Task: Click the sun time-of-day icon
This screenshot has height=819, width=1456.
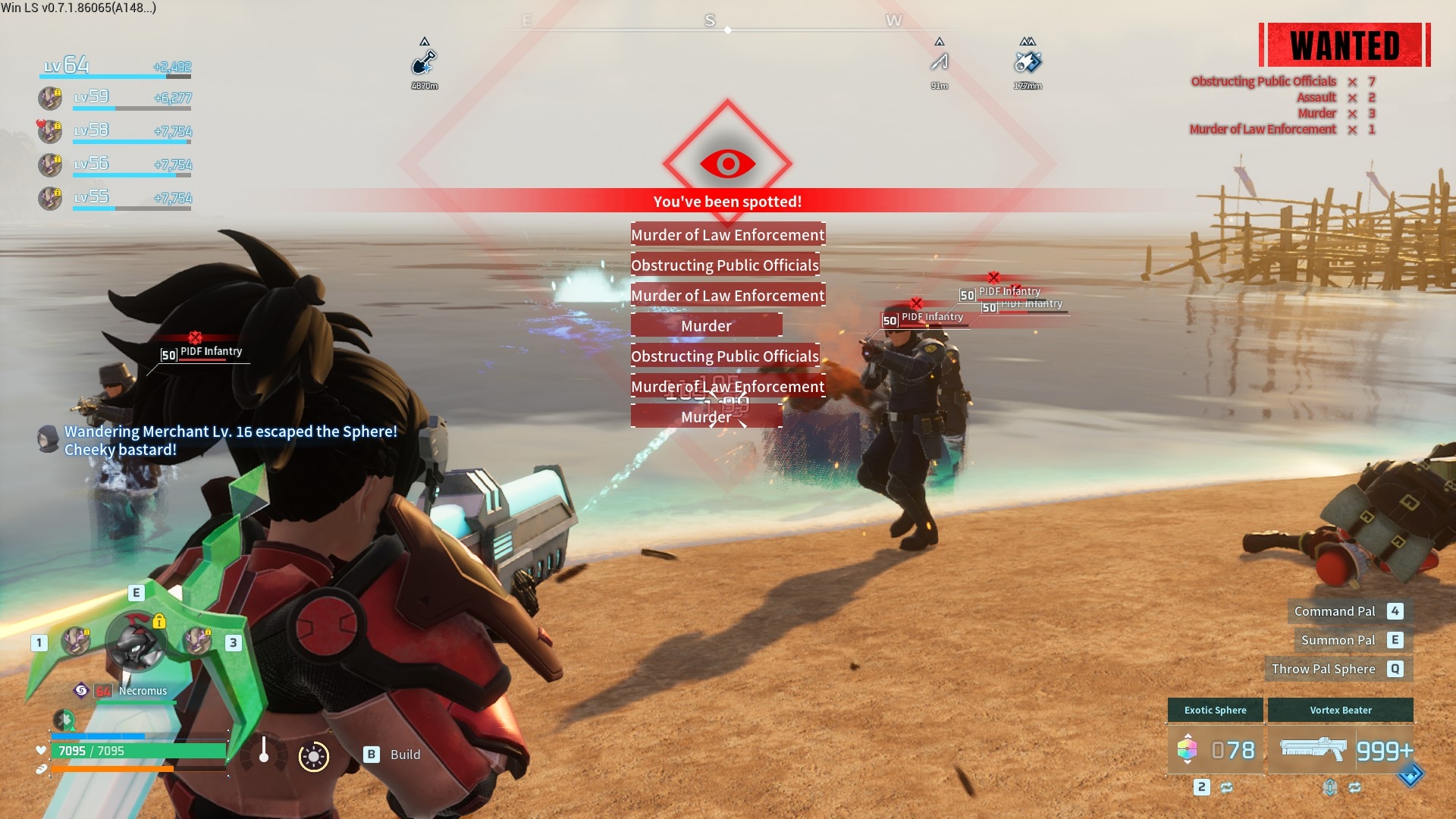Action: (314, 756)
